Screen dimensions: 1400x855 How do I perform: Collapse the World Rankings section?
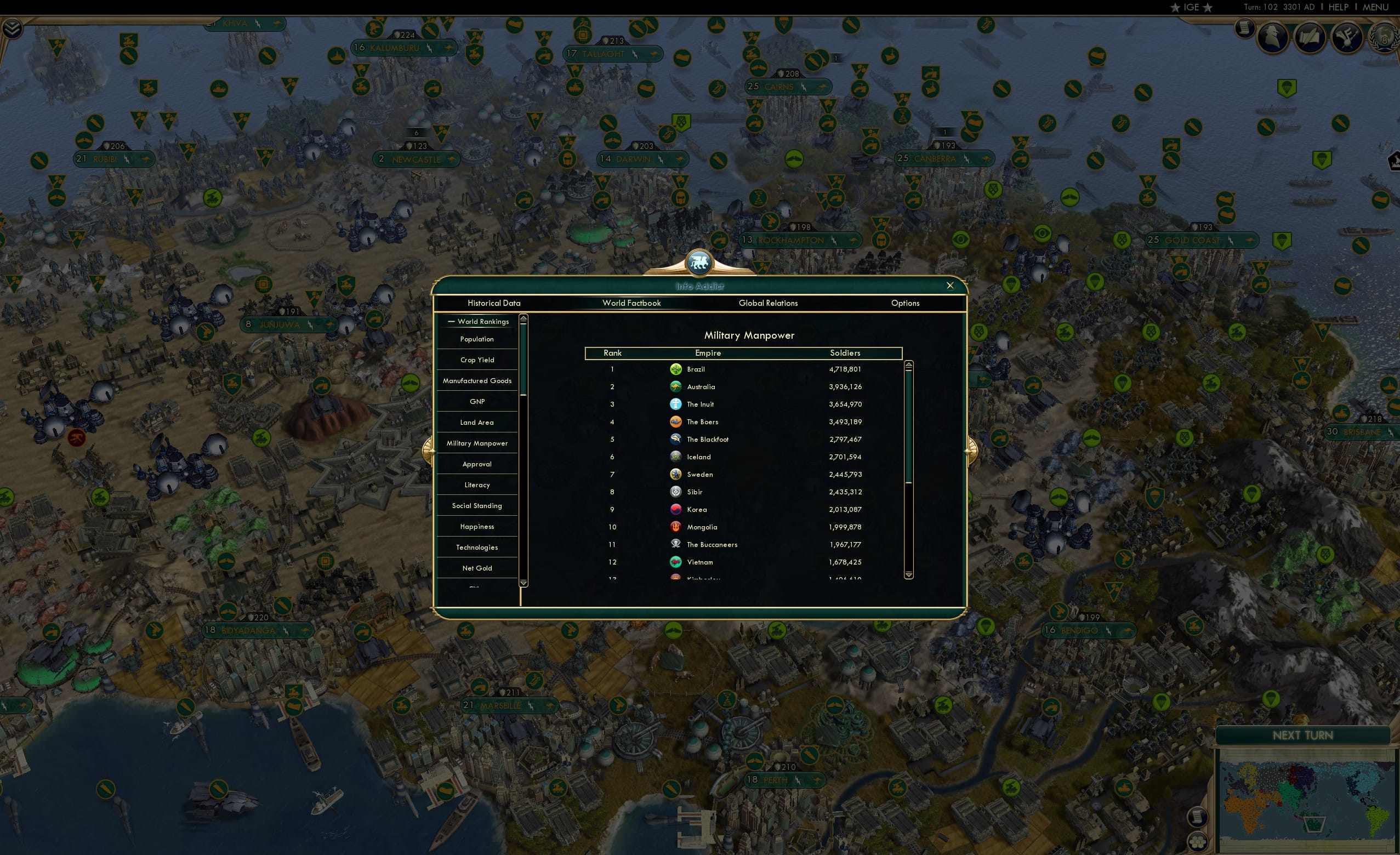point(452,321)
